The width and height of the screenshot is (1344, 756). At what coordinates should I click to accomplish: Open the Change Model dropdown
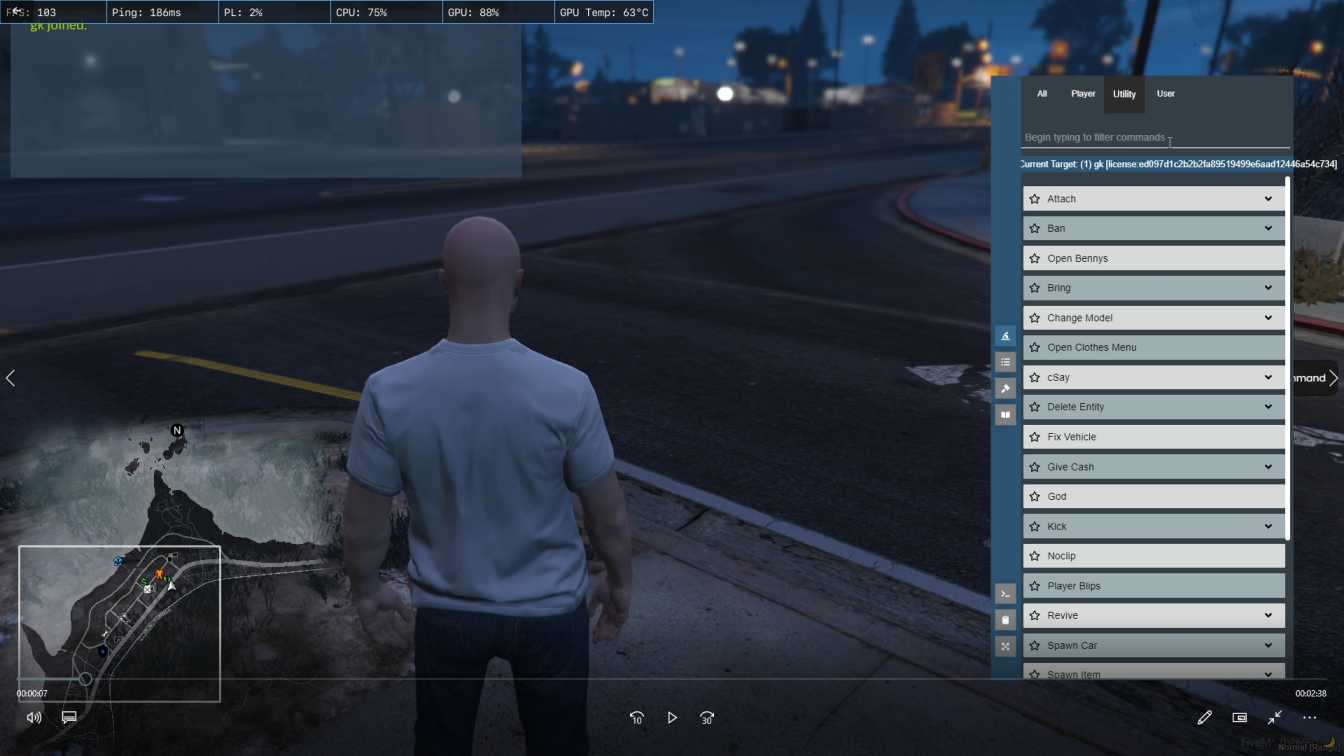click(1268, 318)
